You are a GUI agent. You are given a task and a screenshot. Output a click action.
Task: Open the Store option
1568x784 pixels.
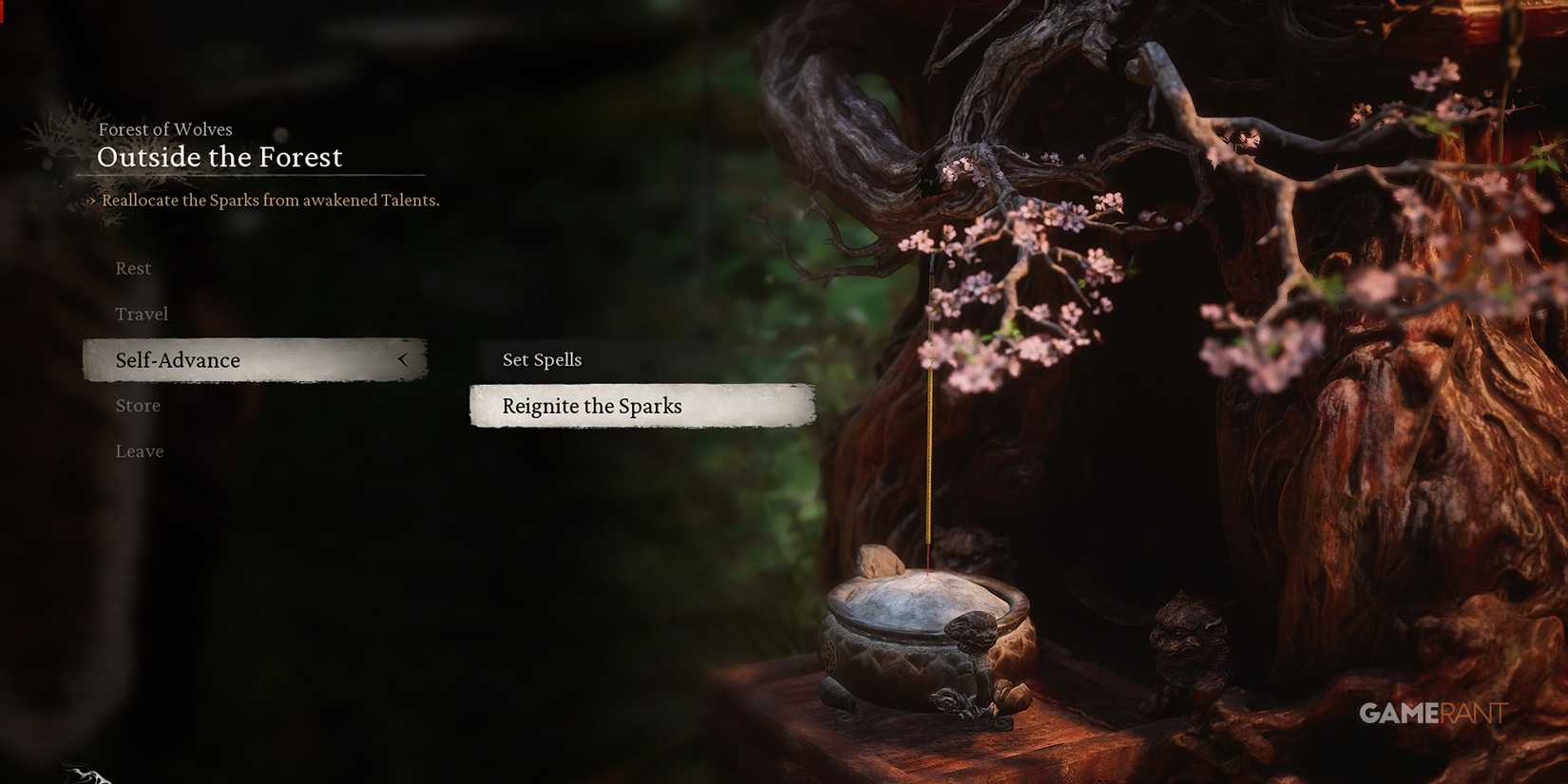click(x=137, y=405)
